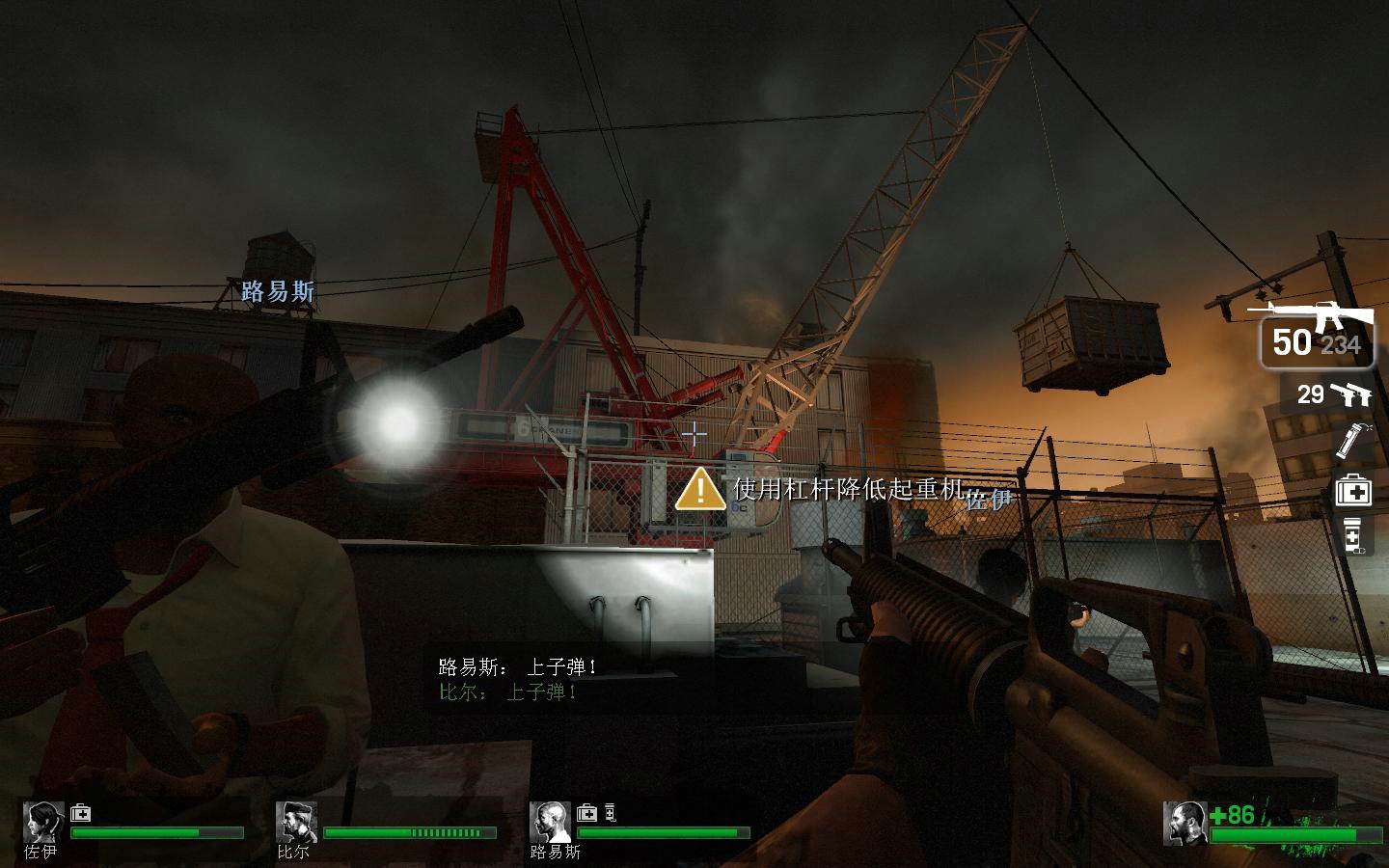Click your own survivor portrait
This screenshot has width=1389, height=868.
(1185, 822)
